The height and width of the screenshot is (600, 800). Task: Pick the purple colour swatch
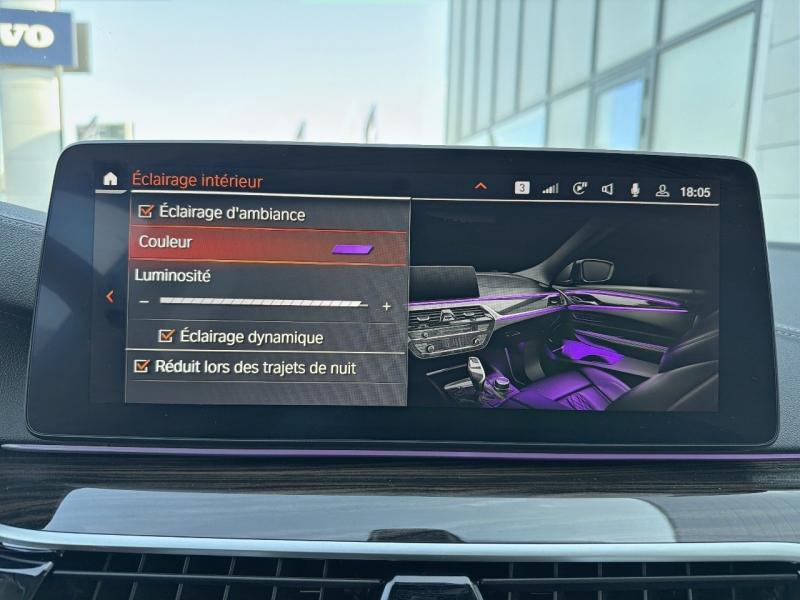click(352, 249)
